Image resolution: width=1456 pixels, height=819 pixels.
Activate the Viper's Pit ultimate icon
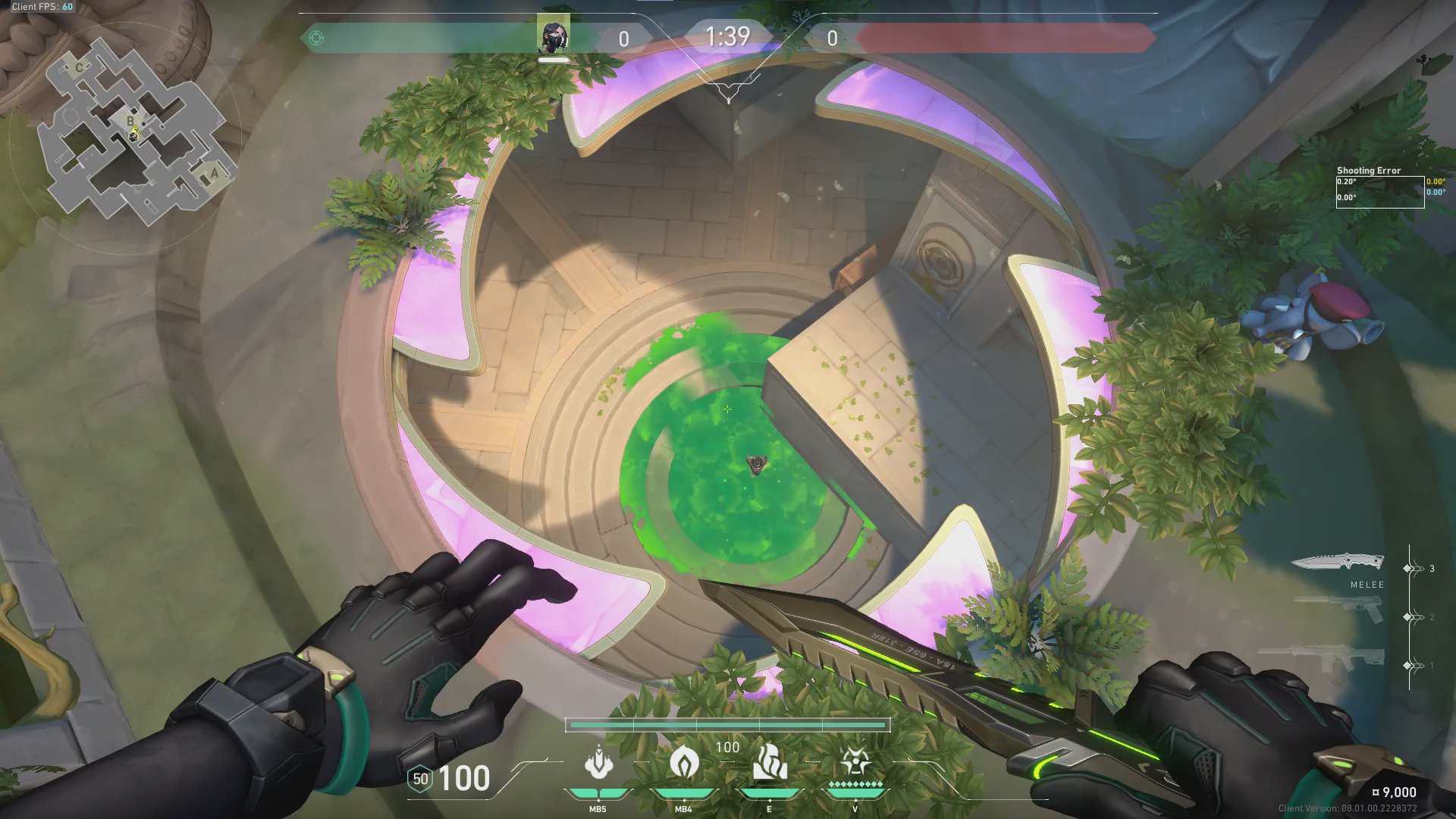click(855, 762)
